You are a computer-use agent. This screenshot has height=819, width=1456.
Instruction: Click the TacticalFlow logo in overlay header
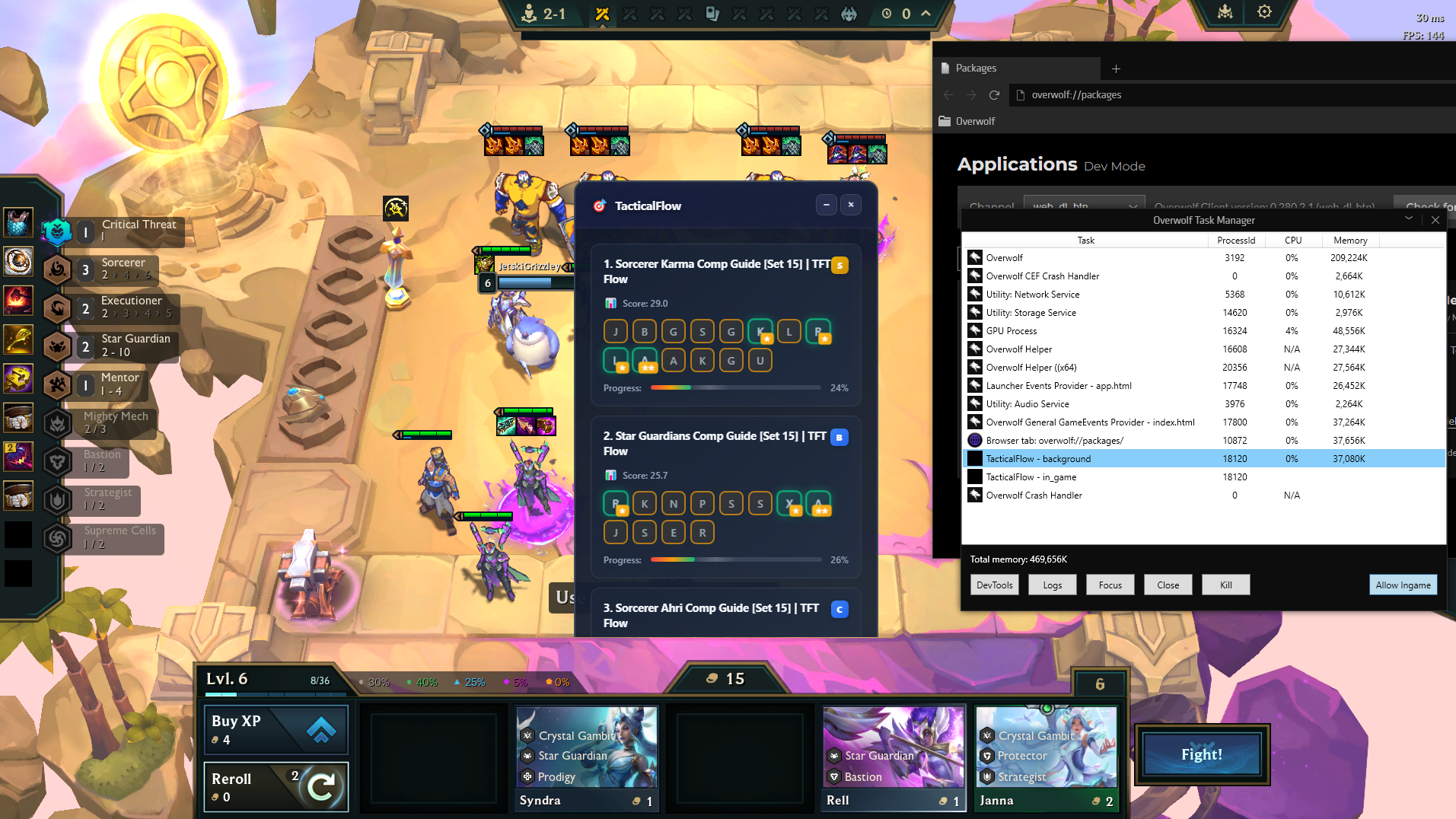(599, 204)
